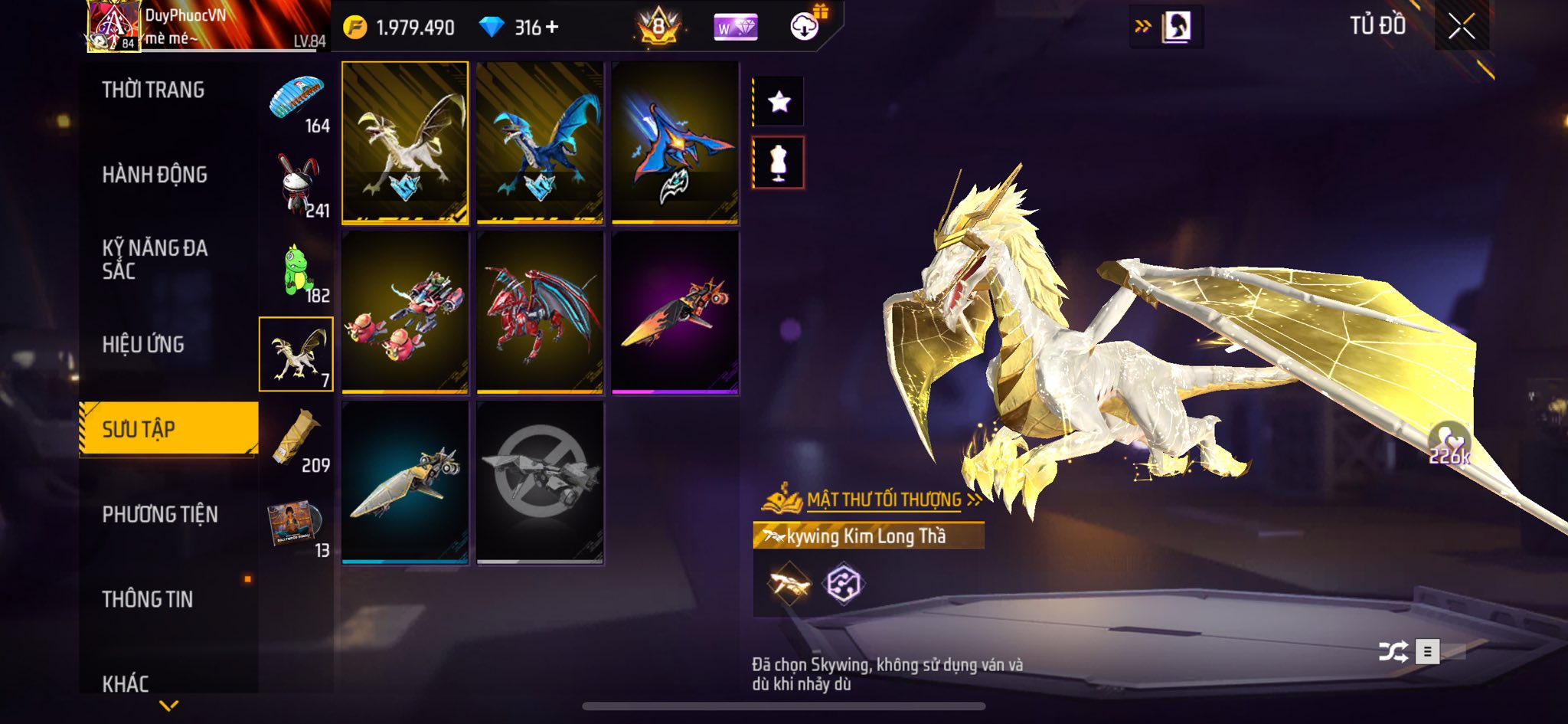Open the Hiệu Ứng section
1568x724 pixels.
[143, 345]
